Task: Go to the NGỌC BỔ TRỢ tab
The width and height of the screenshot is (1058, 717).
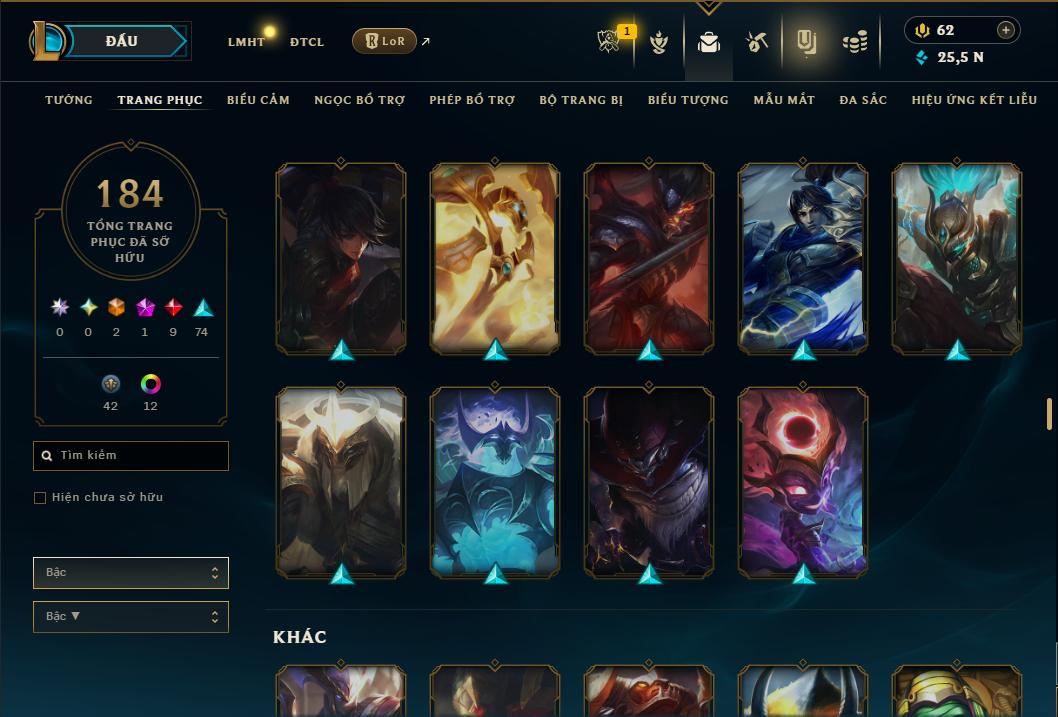Action: 359,100
